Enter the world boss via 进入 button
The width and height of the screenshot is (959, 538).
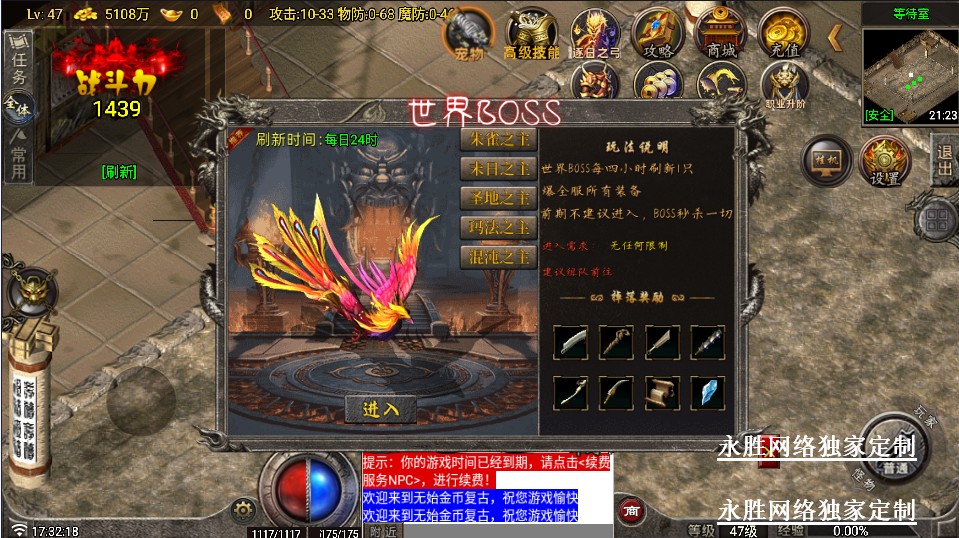coord(380,409)
